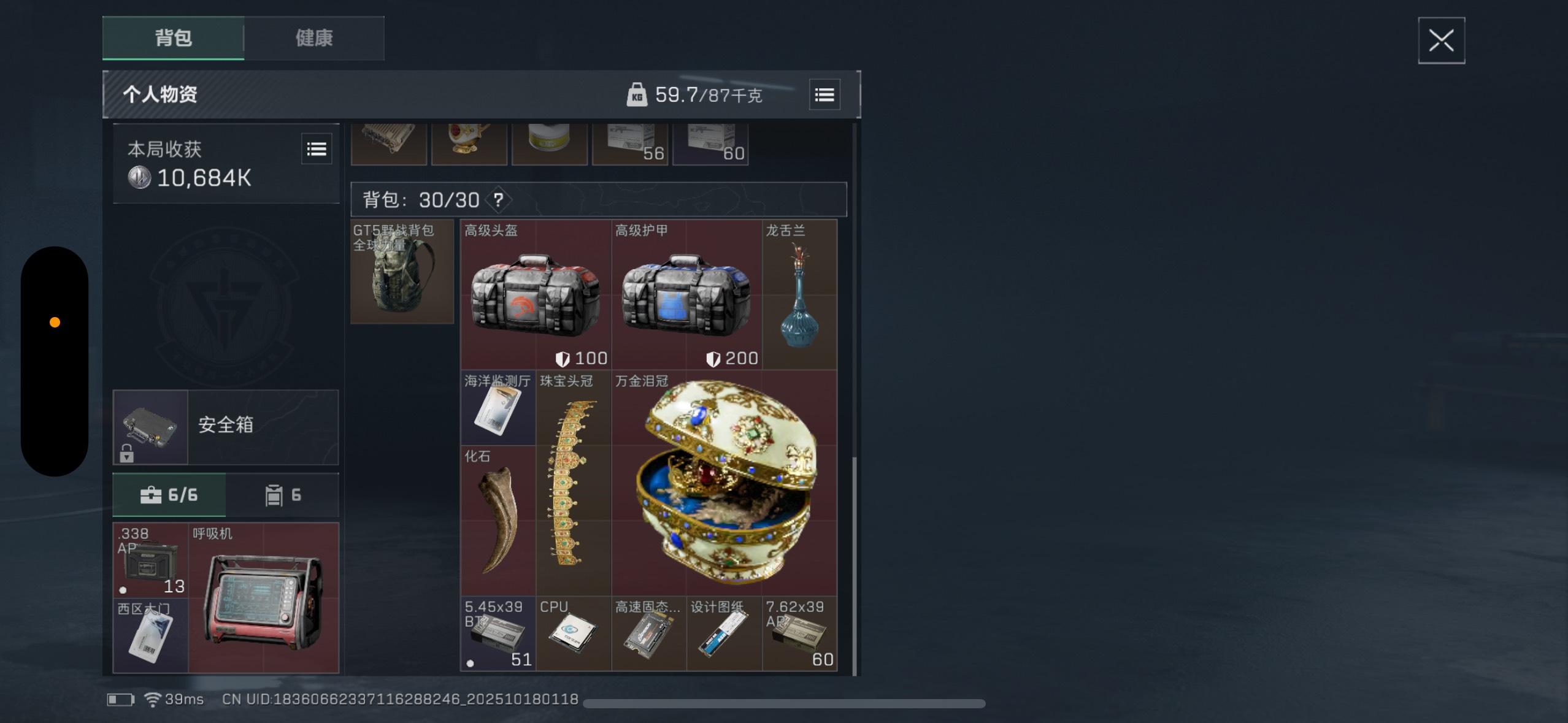
Task: Pick the 西区大门 keycard
Action: click(150, 636)
